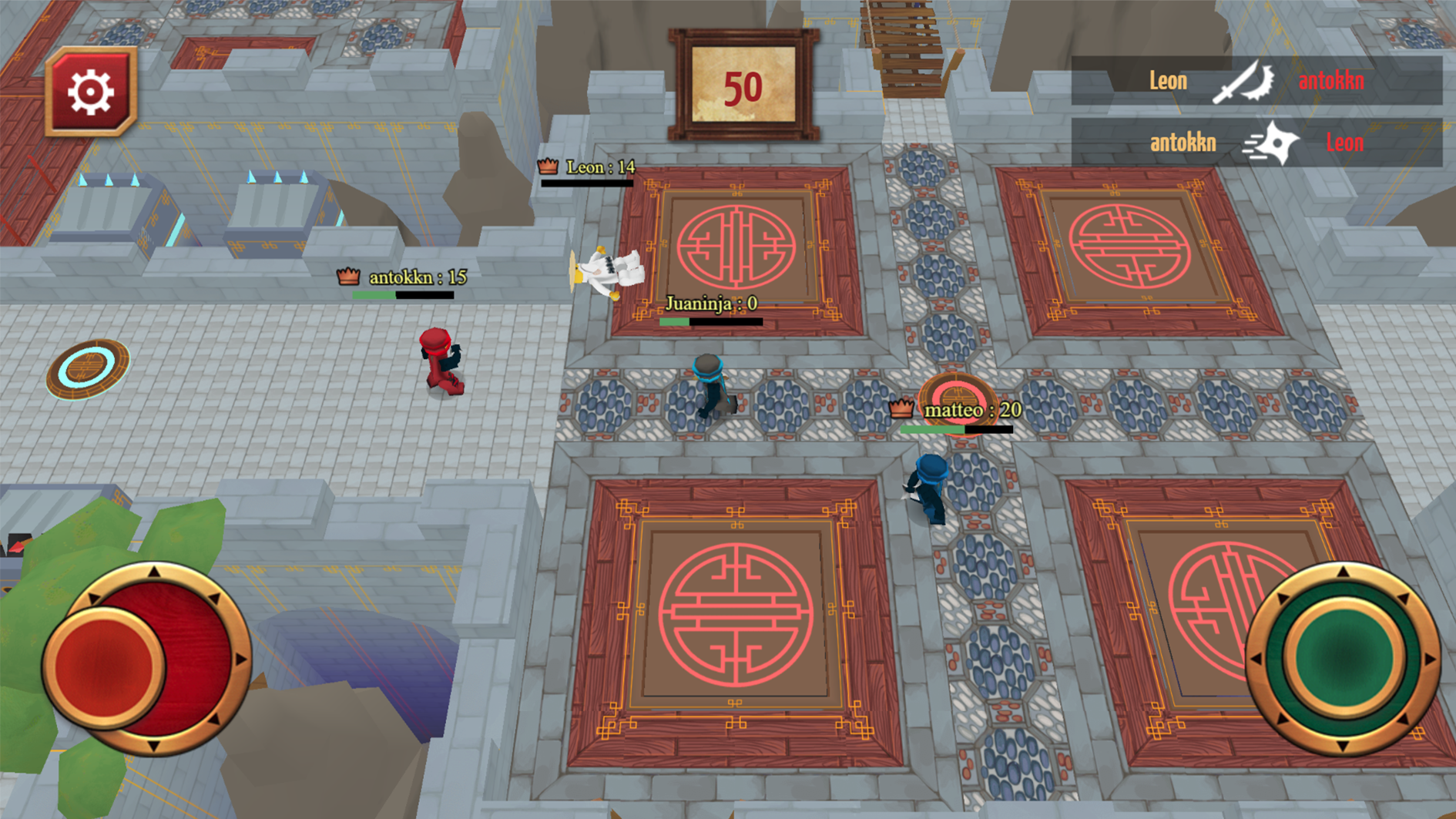Tap the green attack joystick

[1344, 657]
